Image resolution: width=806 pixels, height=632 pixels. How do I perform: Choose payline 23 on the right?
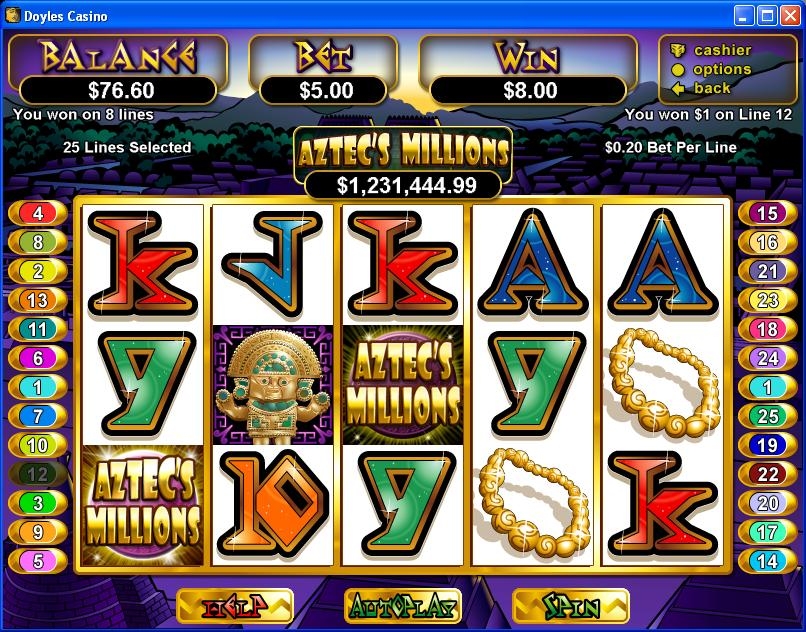[767, 300]
